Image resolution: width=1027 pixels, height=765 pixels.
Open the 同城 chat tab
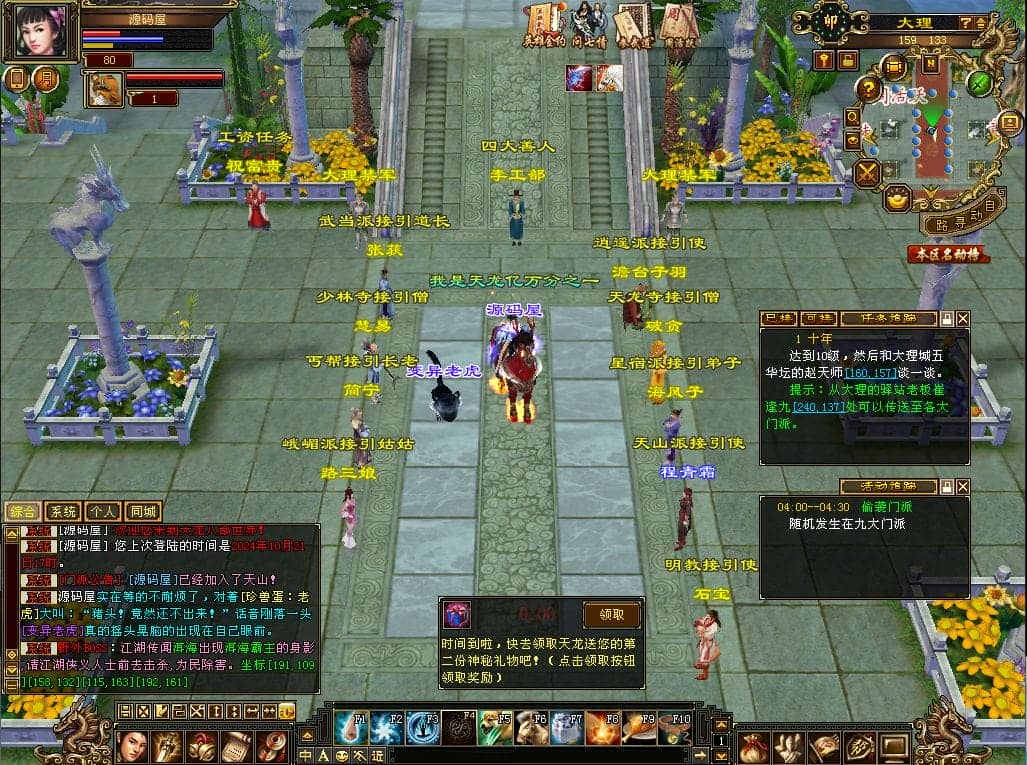143,511
